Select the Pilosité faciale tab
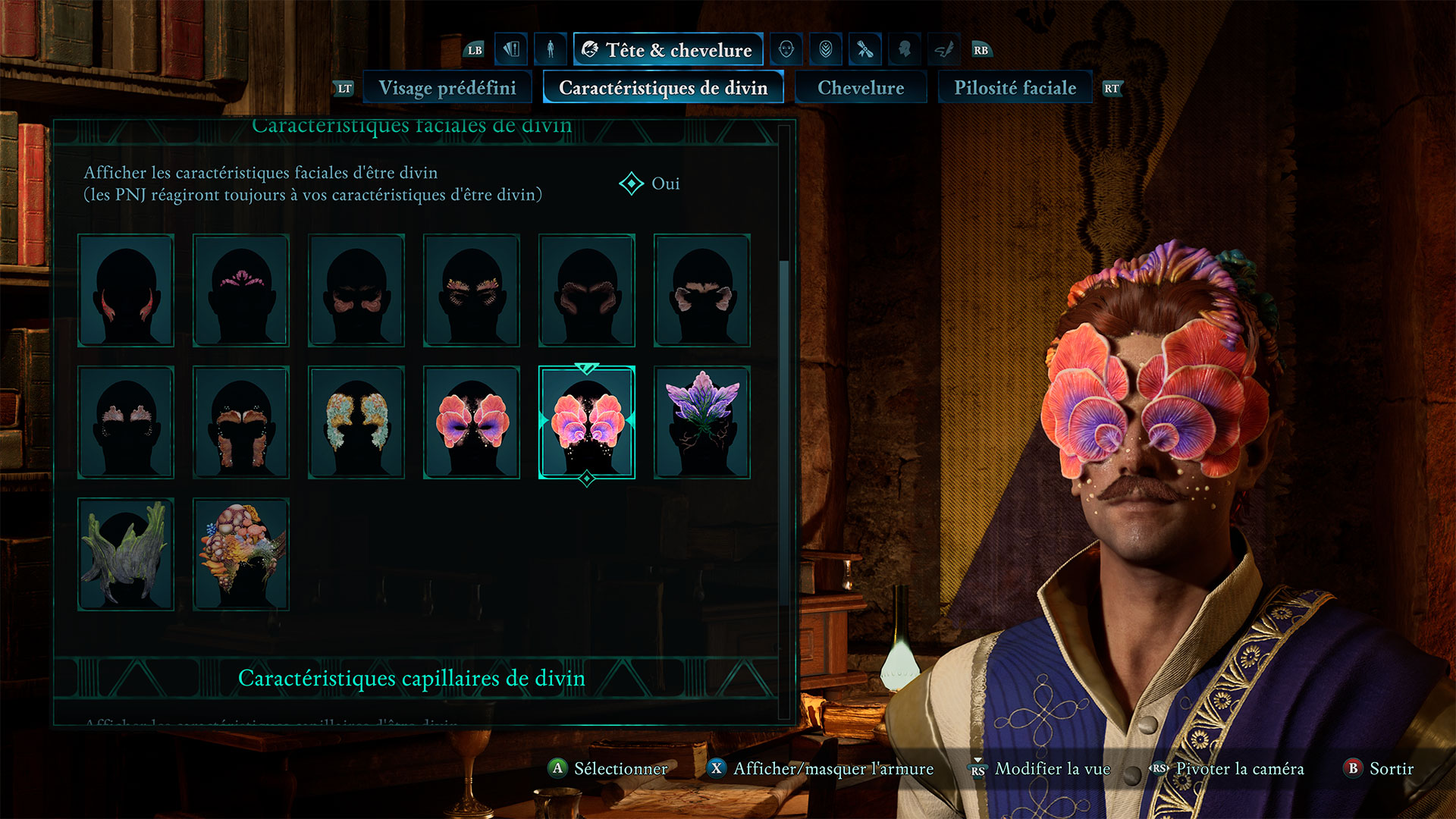The height and width of the screenshot is (819, 1456). 1015,88
